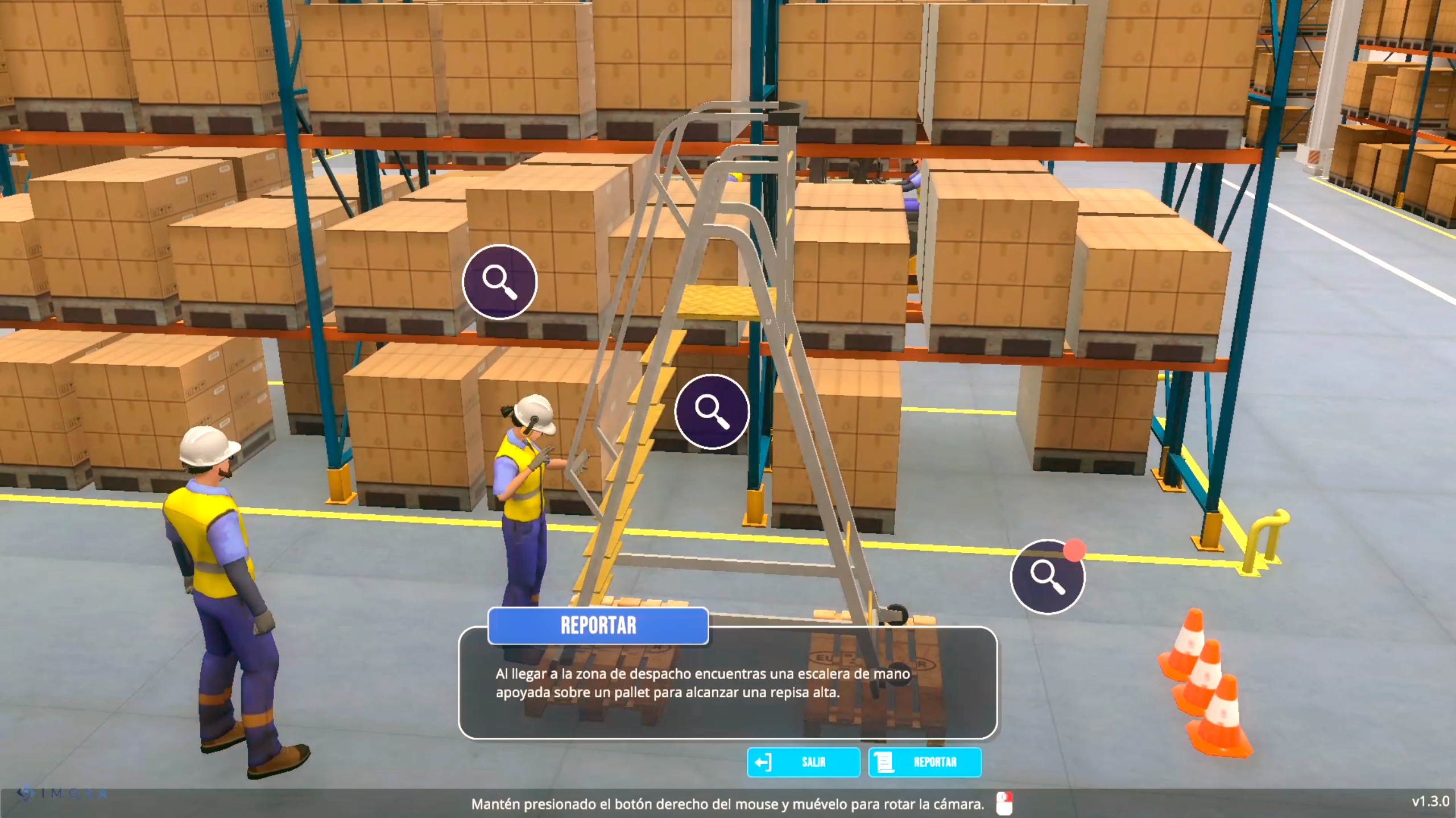Inspect the magnifier with the red dot
The width and height of the screenshot is (1456, 818).
[x=1048, y=577]
